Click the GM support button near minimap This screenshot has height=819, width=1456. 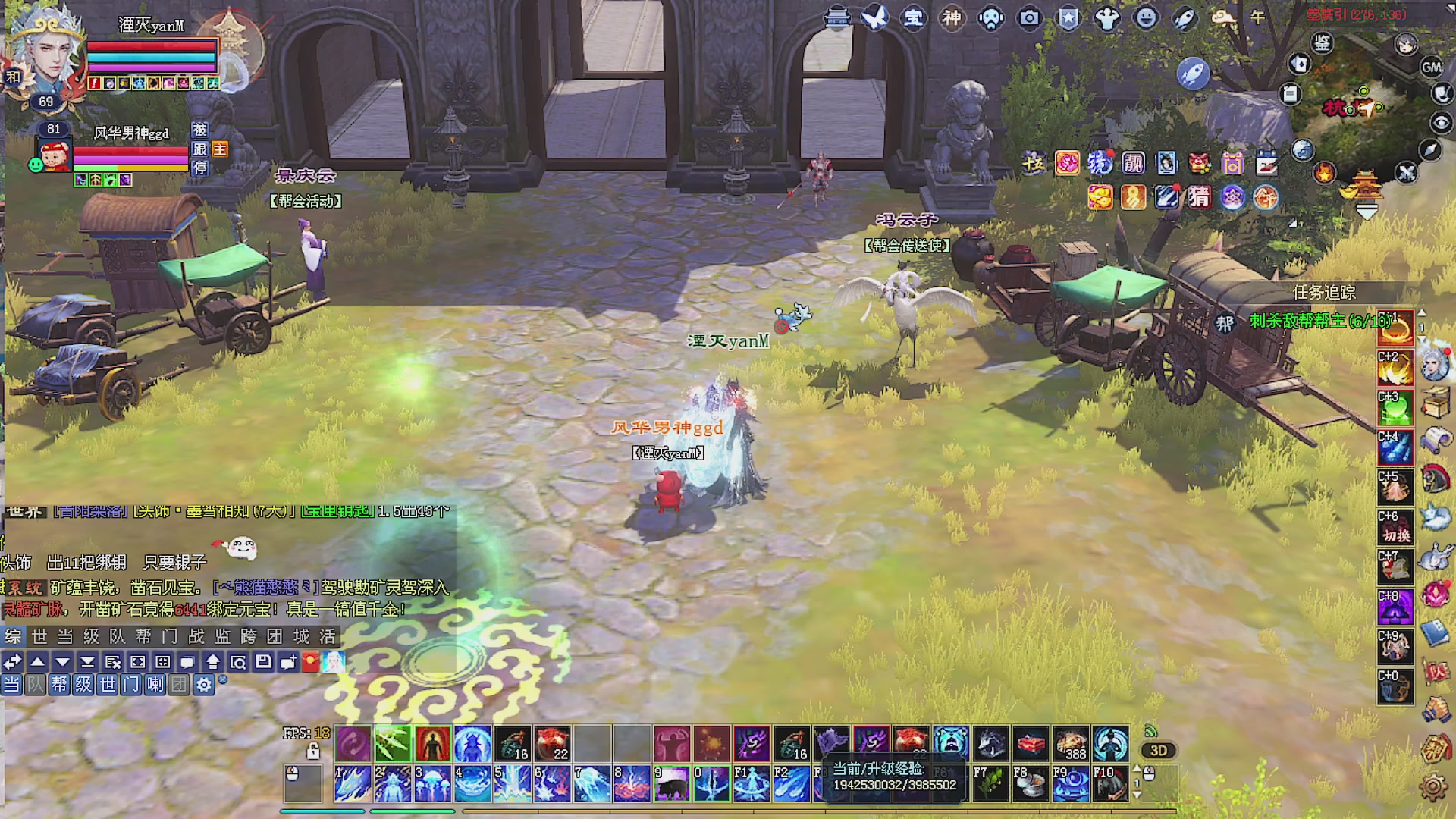click(1431, 67)
